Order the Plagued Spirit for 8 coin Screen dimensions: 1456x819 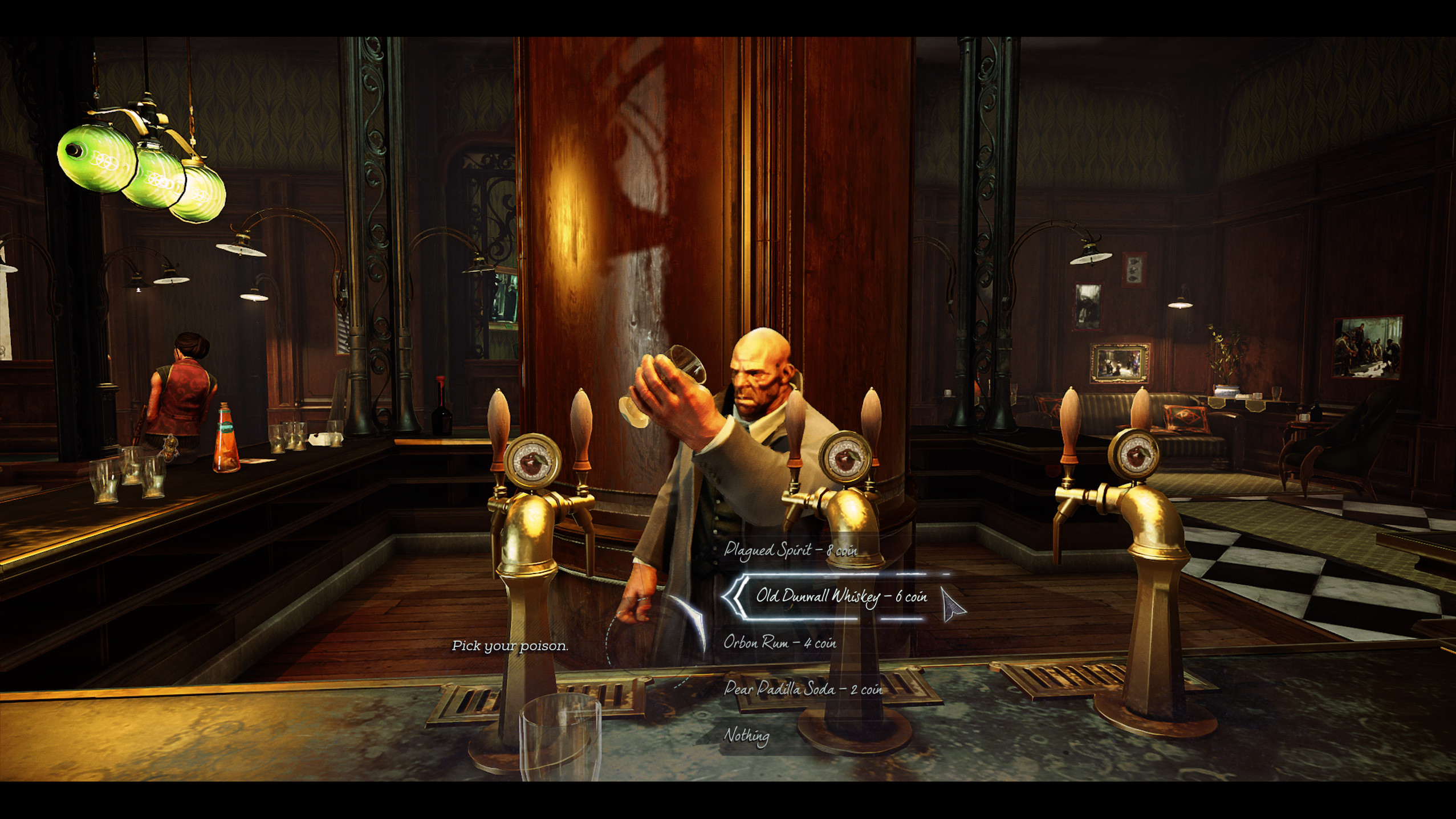[790, 551]
